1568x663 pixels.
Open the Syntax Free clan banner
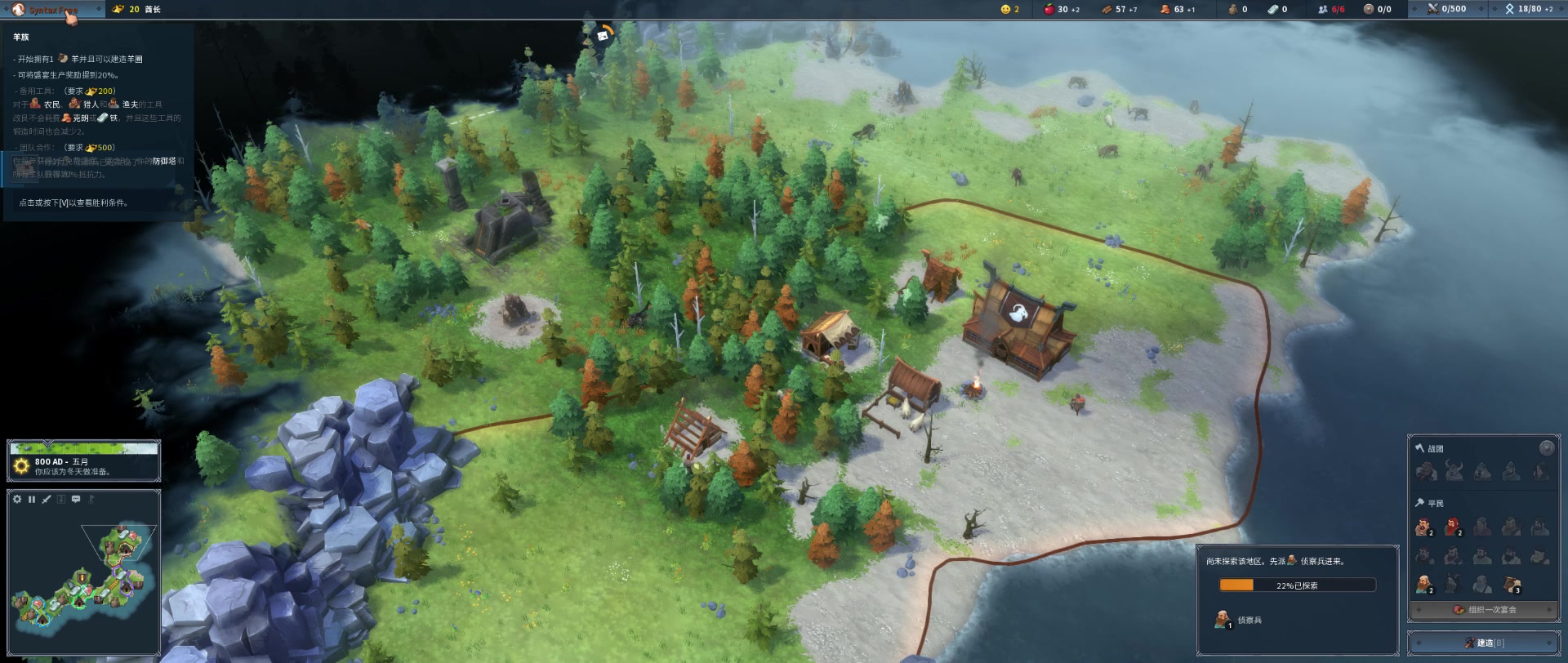pyautogui.click(x=51, y=10)
